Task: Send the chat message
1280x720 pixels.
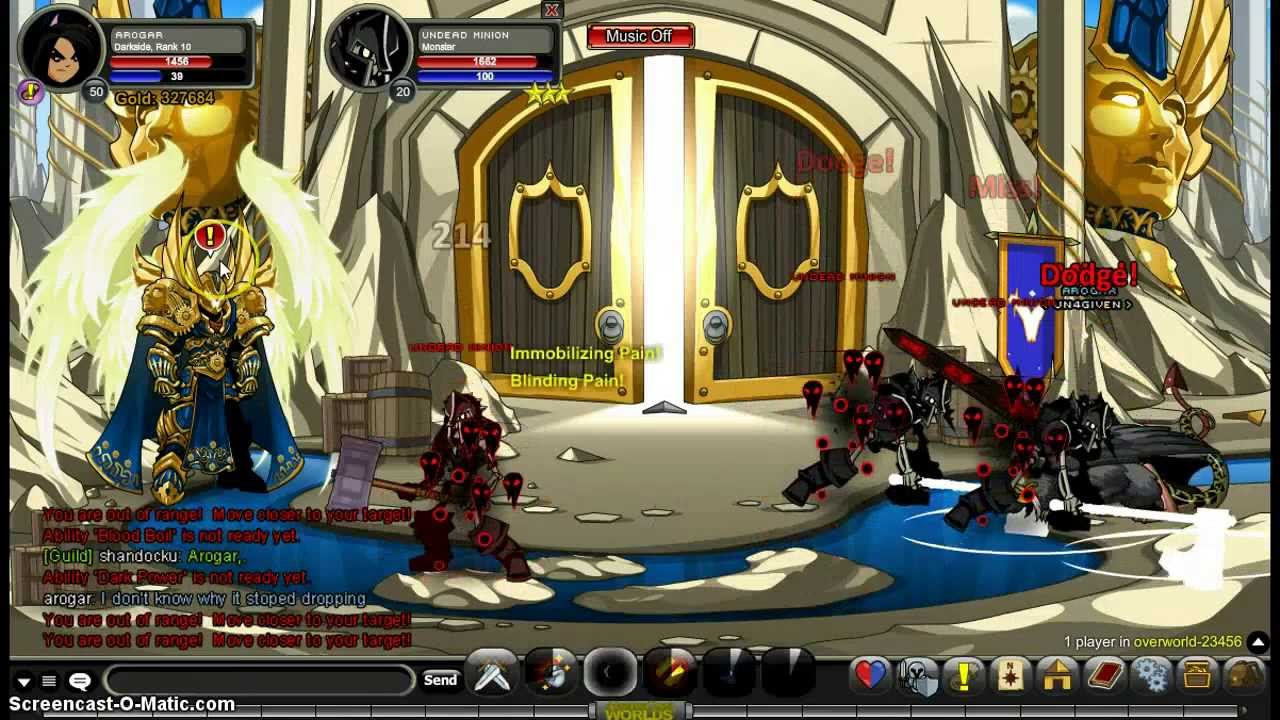Action: (440, 680)
